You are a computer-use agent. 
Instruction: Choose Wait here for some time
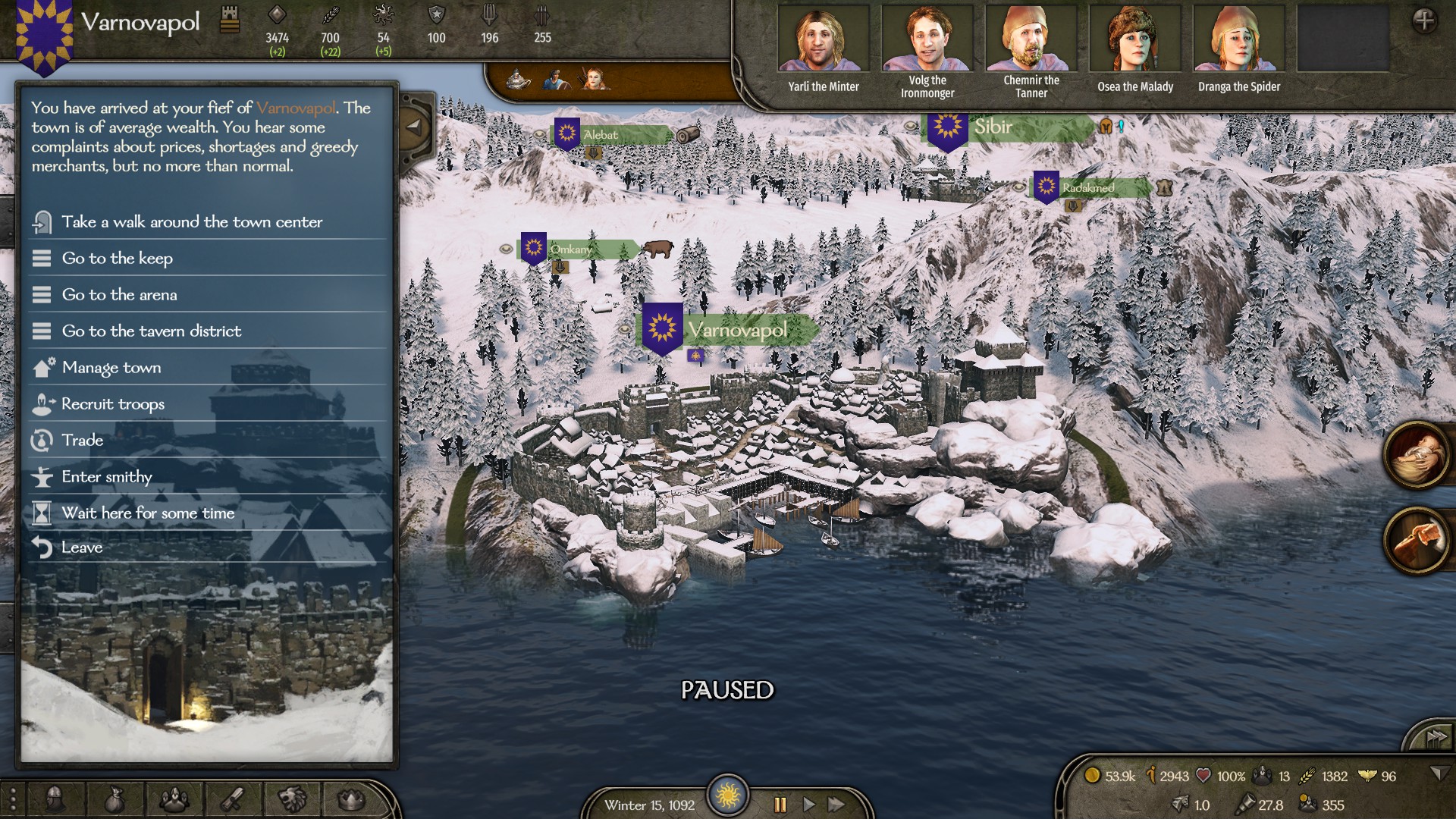pyautogui.click(x=148, y=513)
